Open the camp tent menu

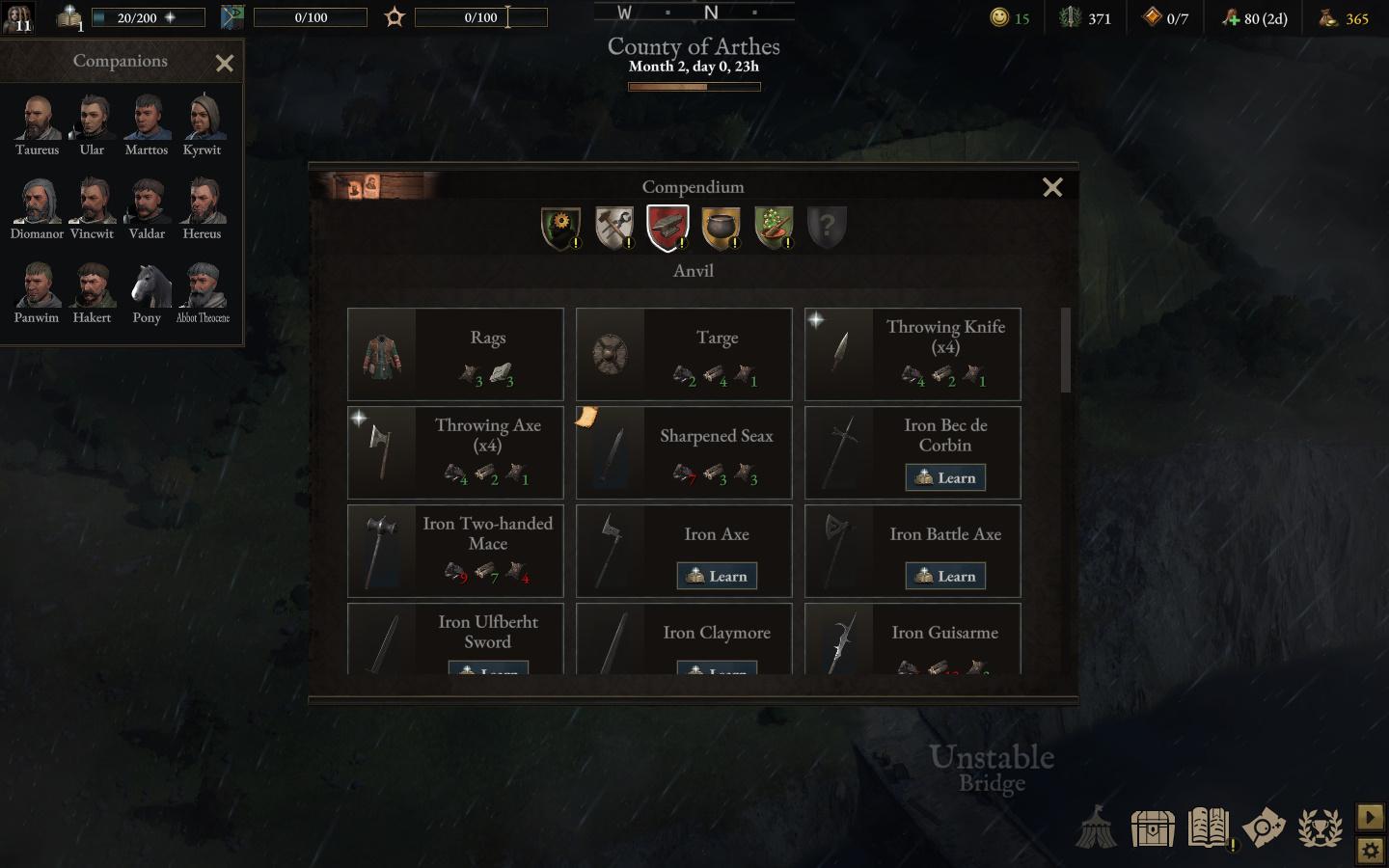click(1096, 827)
